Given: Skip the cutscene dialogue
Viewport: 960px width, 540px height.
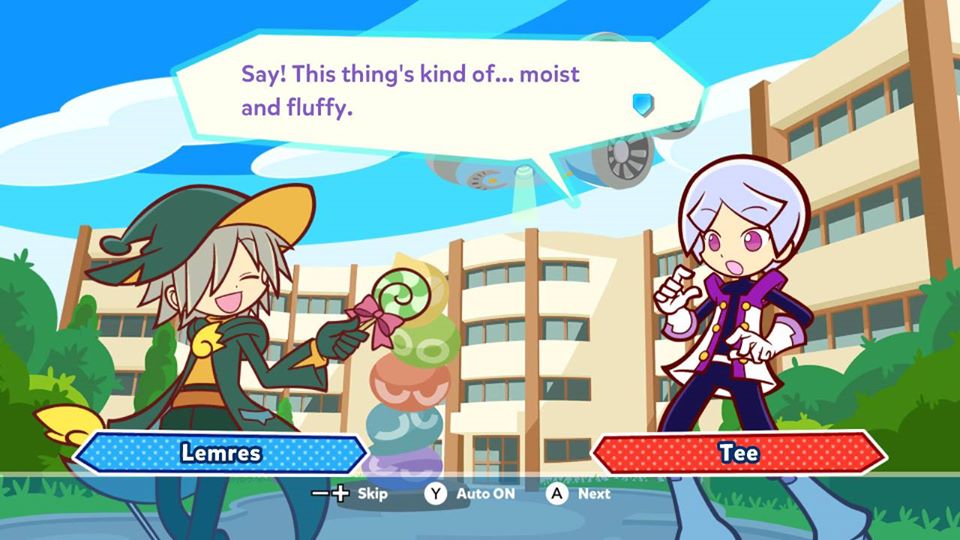Looking at the screenshot, I should 350,493.
